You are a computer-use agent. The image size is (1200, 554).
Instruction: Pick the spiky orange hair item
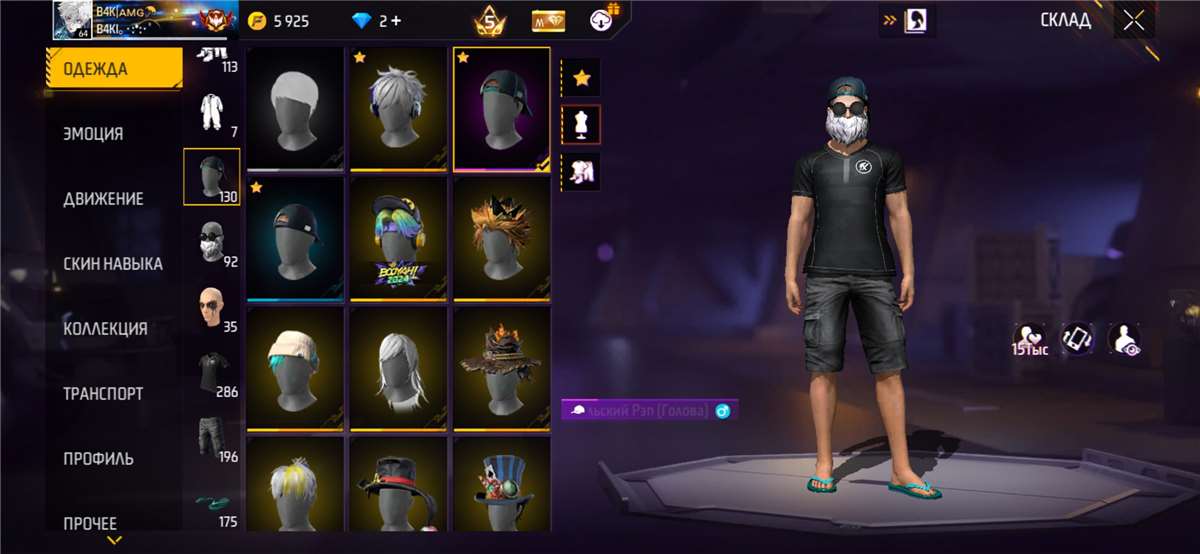point(501,239)
